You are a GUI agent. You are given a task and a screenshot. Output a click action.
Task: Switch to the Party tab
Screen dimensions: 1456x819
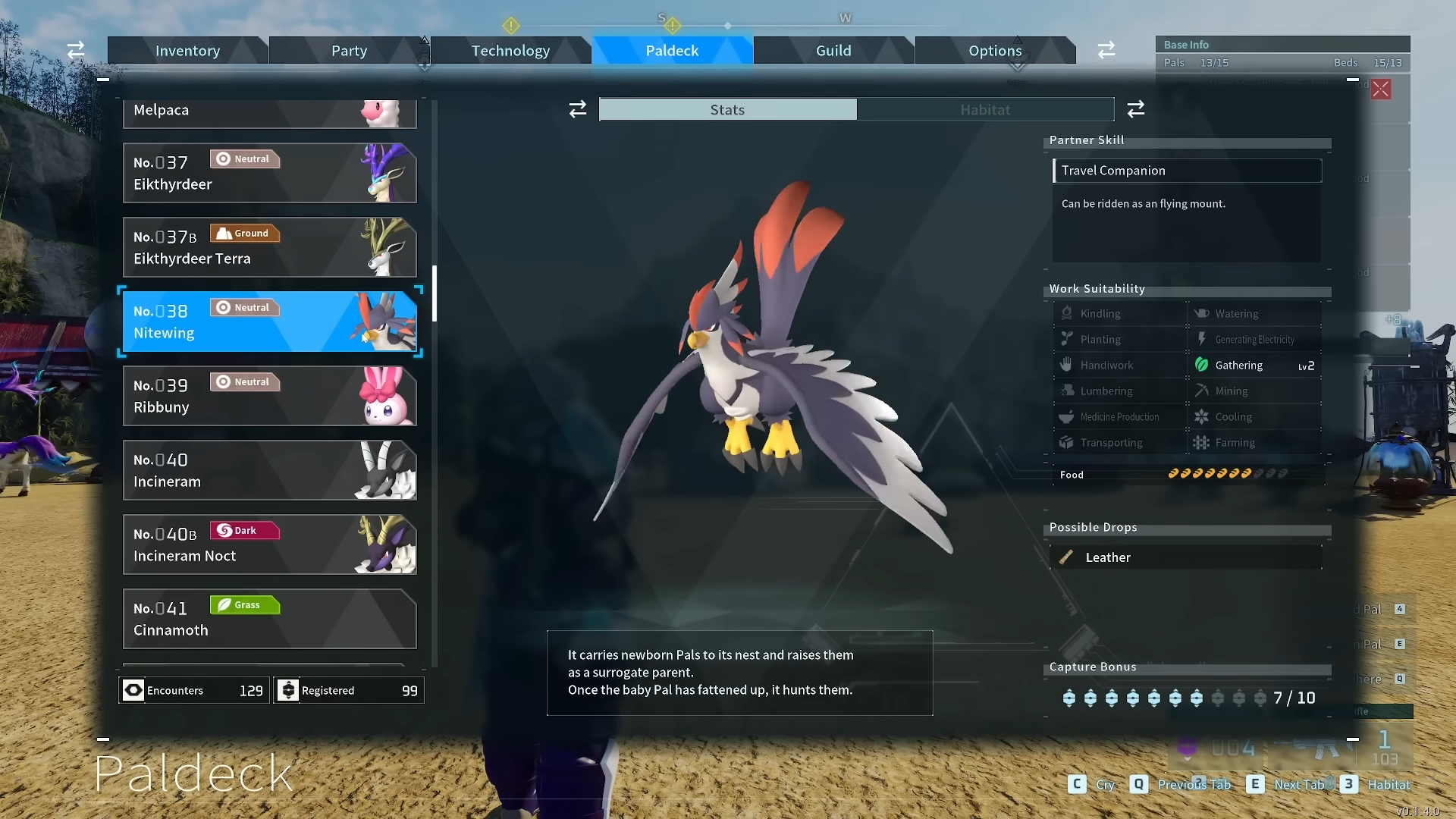tap(349, 51)
